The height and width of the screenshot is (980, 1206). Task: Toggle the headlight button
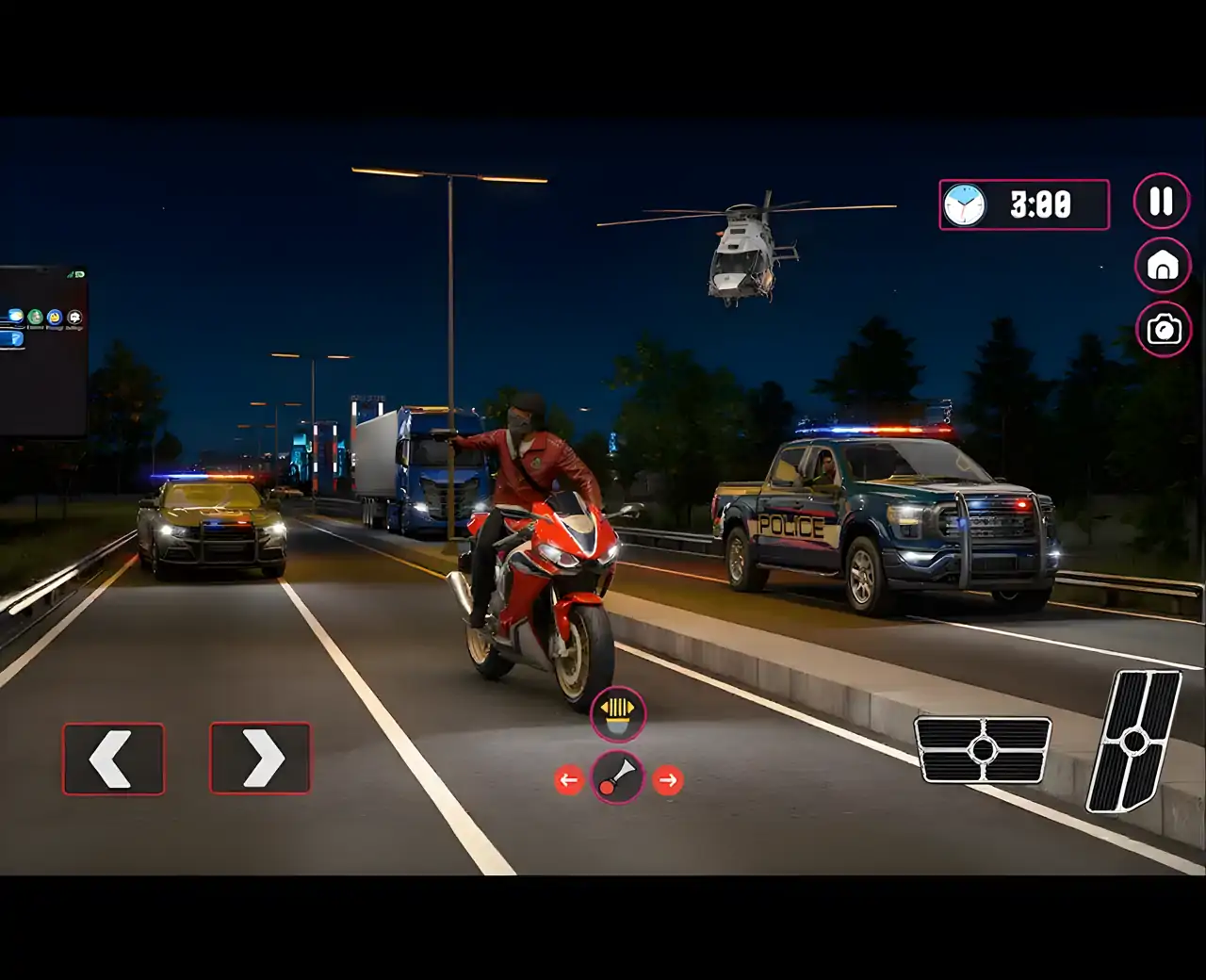tap(618, 714)
